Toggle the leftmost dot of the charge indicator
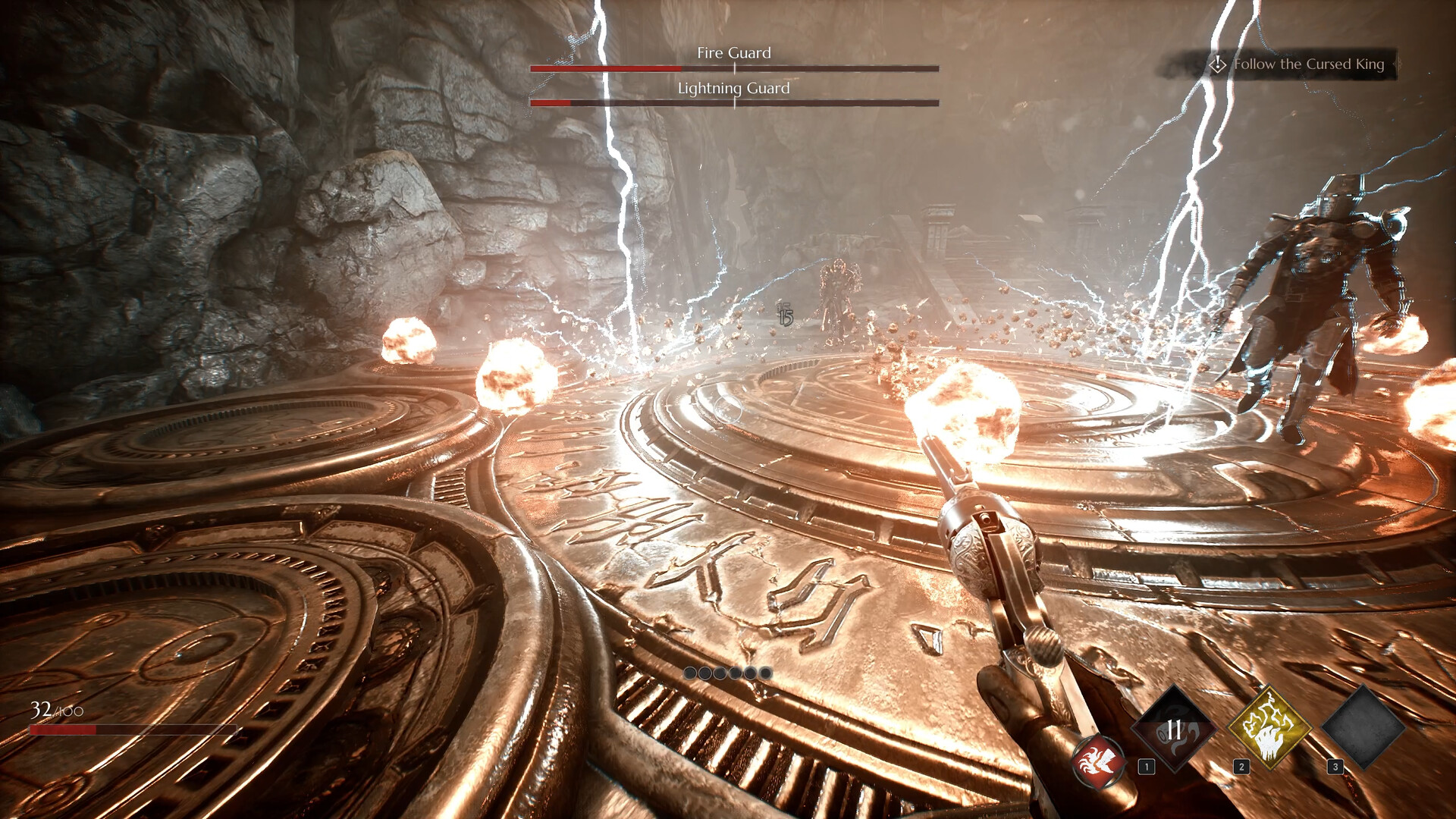The height and width of the screenshot is (819, 1456). pos(690,673)
